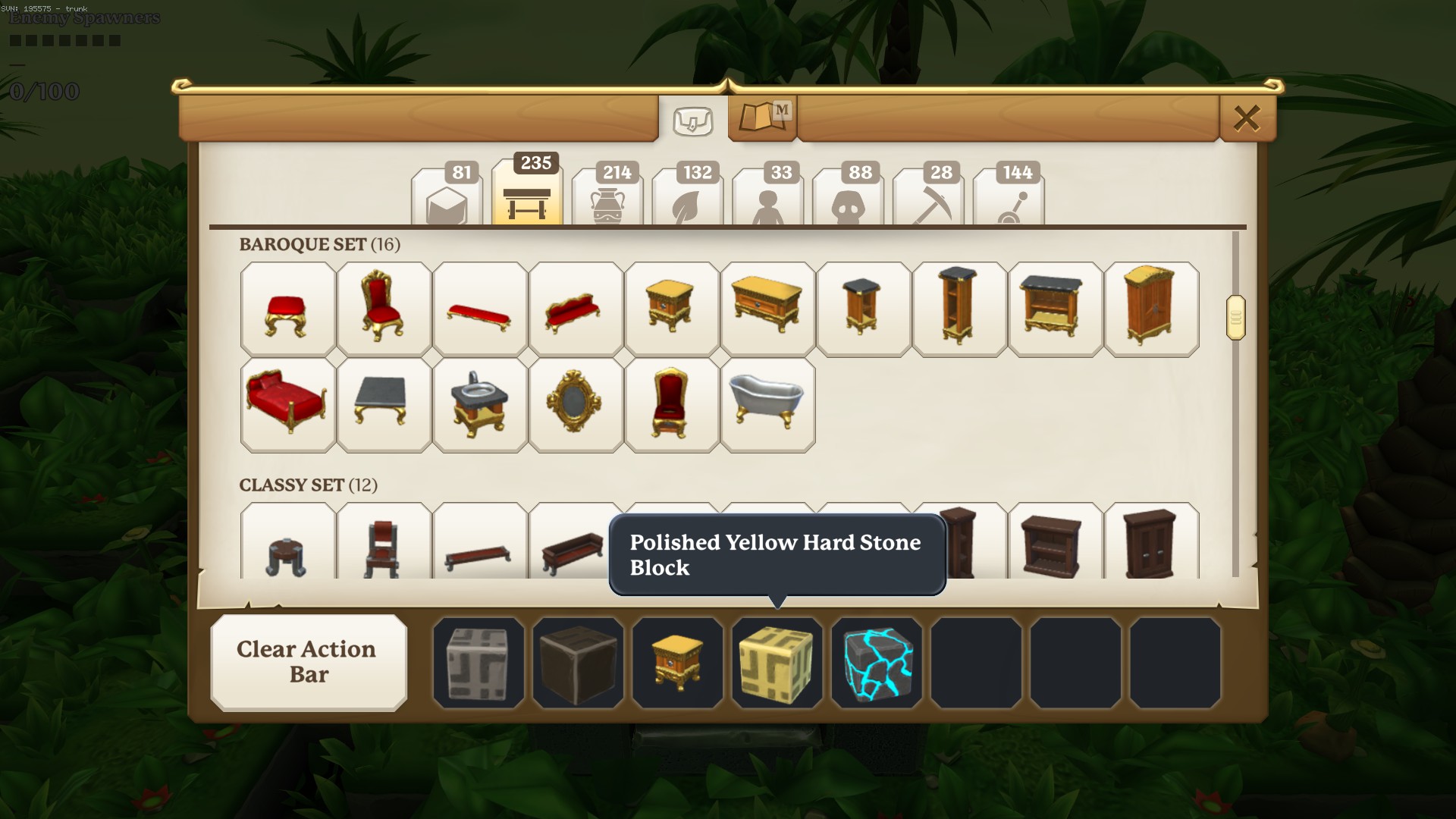
Task: Close the inventory window
Action: pyautogui.click(x=1247, y=118)
